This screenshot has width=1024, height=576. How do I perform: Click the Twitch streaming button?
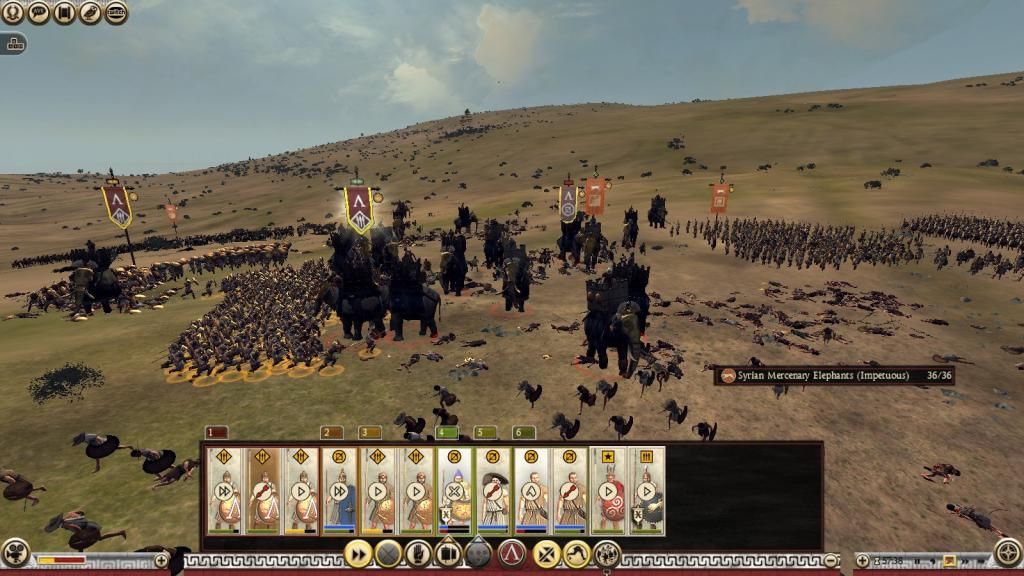click(116, 13)
